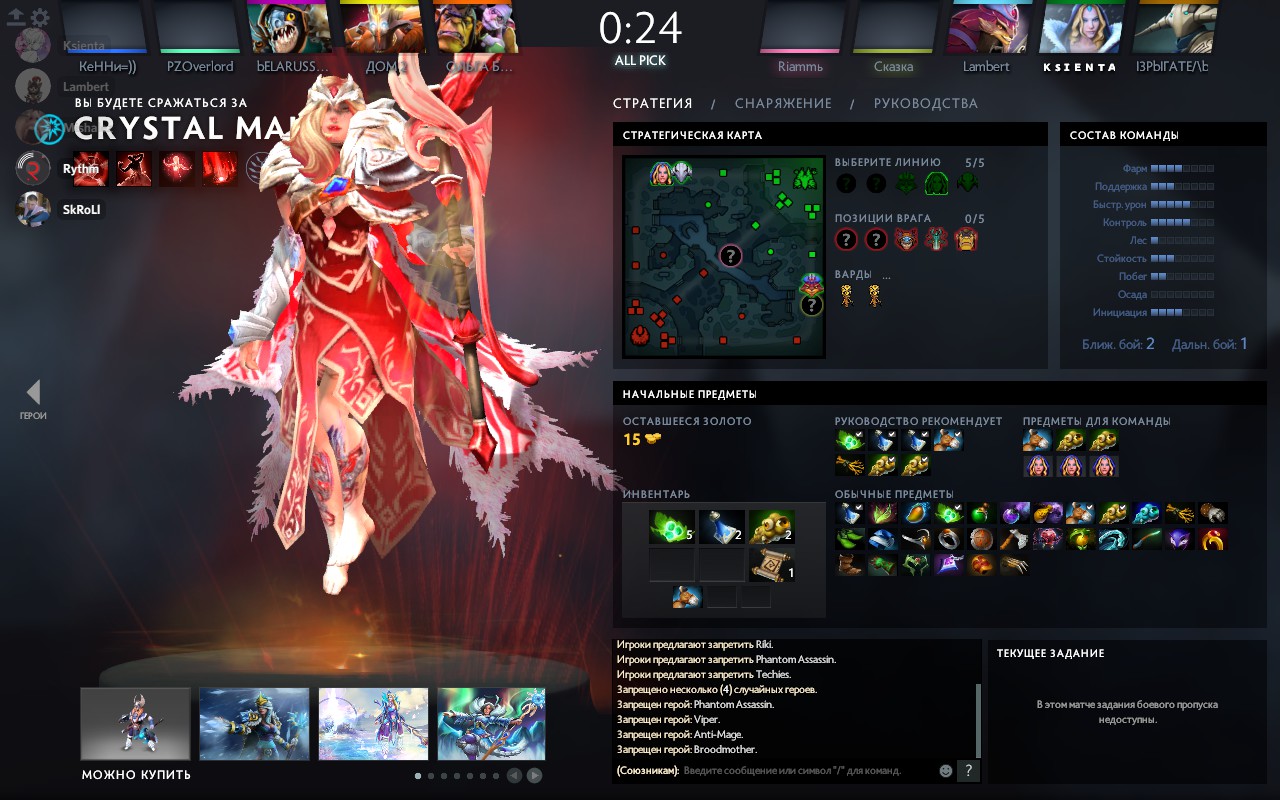Uncheck the Clarity in guide recommendations

coord(890,433)
